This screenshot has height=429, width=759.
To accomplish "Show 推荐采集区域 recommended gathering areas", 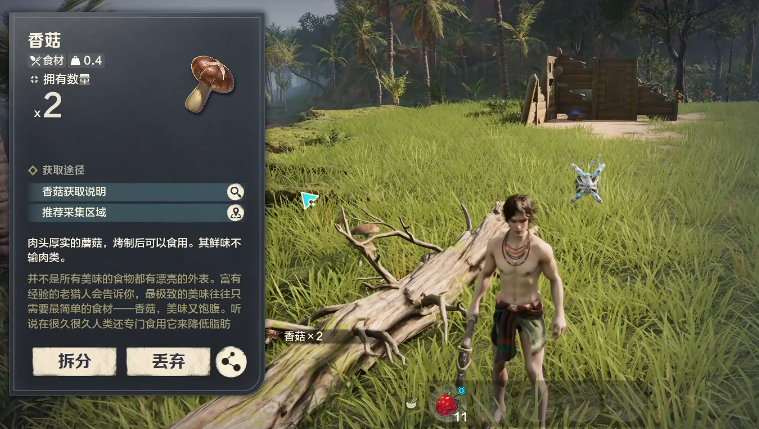I will [x=136, y=212].
